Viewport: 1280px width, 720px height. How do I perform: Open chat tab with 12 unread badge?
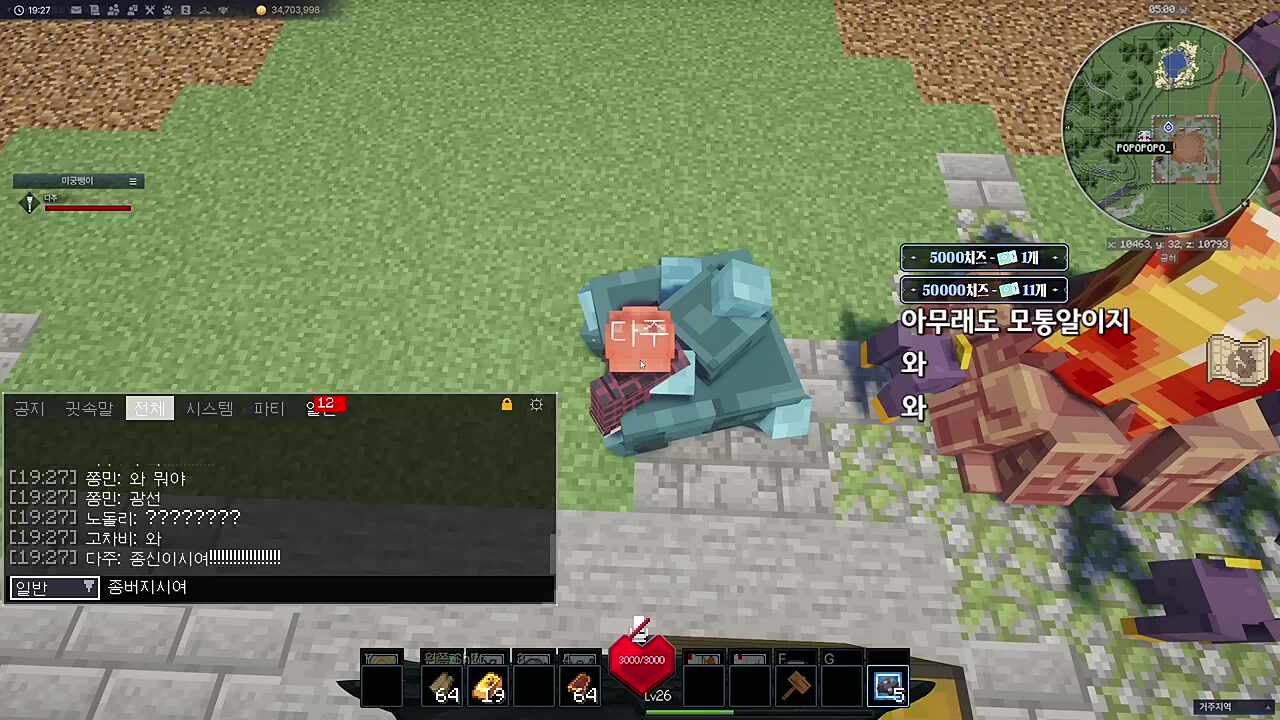click(321, 408)
